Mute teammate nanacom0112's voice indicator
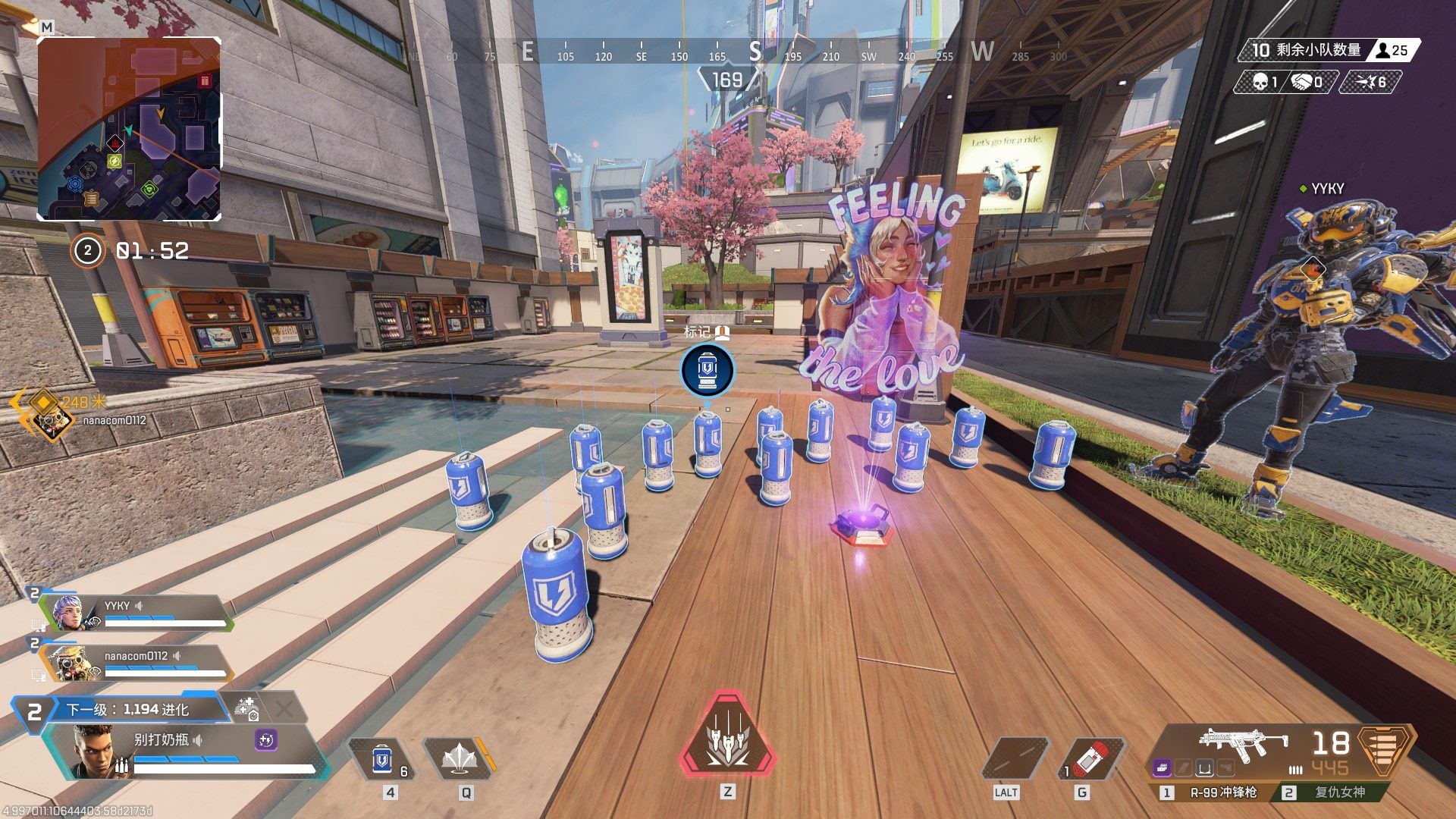This screenshot has width=1456, height=819. [x=177, y=656]
